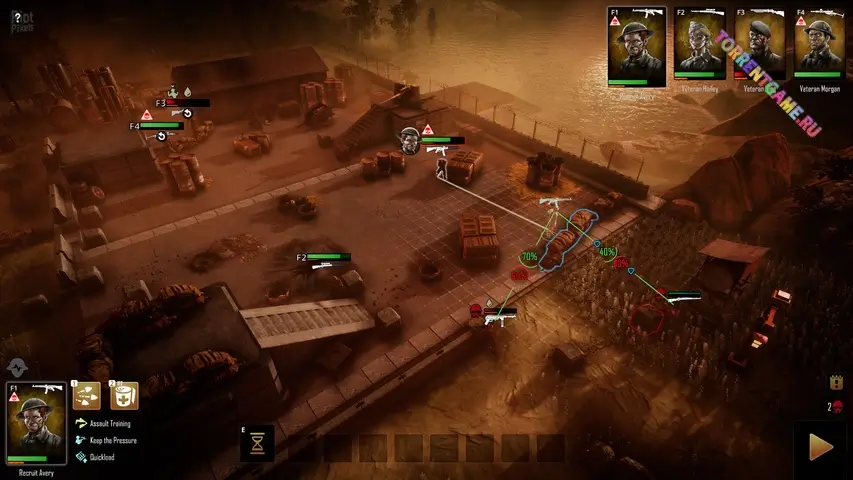Select Recruit Avery's portrait in squad bar

coord(636,45)
